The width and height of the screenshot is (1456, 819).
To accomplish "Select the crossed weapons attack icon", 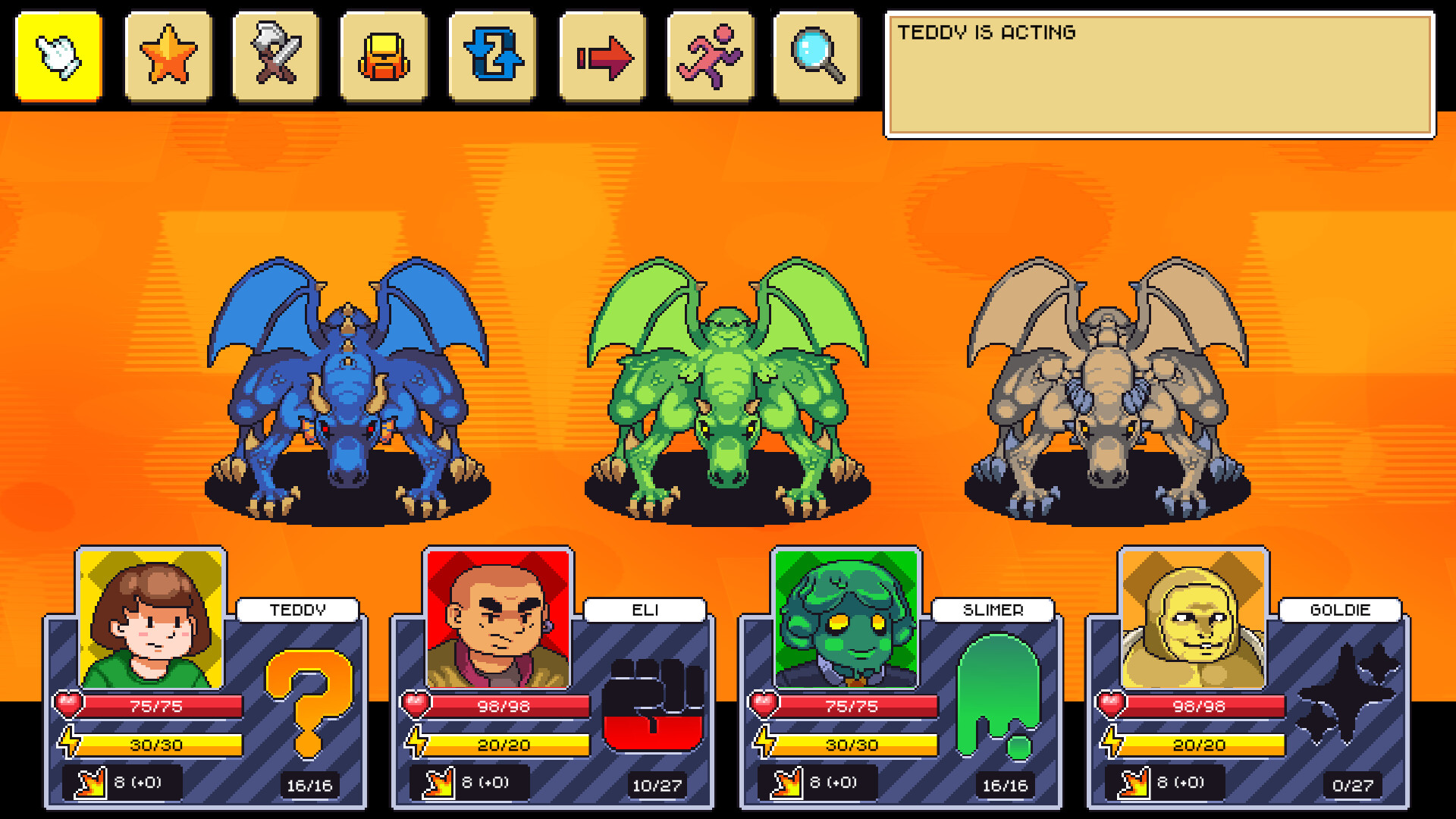I will pos(275,55).
